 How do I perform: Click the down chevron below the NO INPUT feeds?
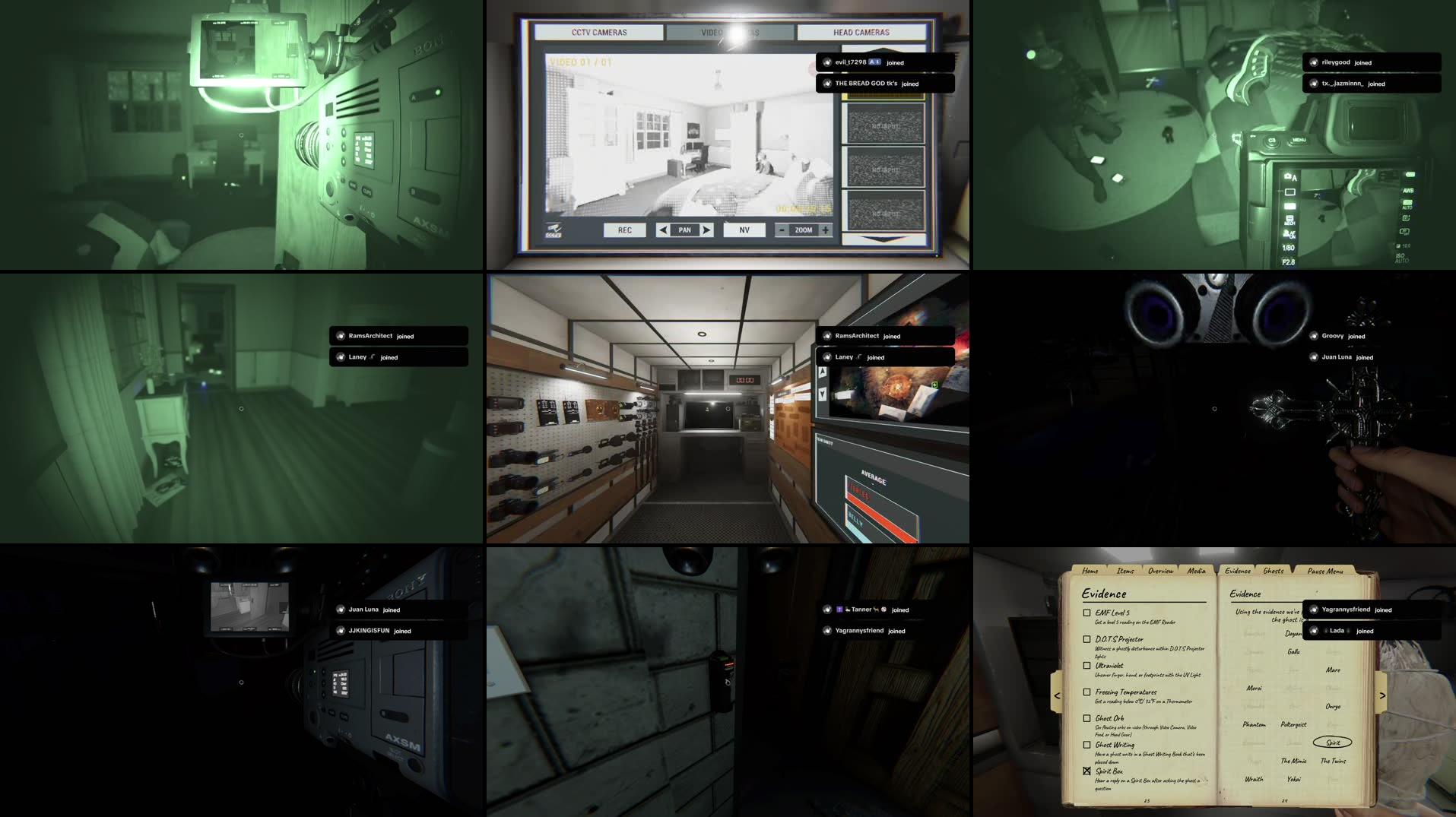[883, 237]
